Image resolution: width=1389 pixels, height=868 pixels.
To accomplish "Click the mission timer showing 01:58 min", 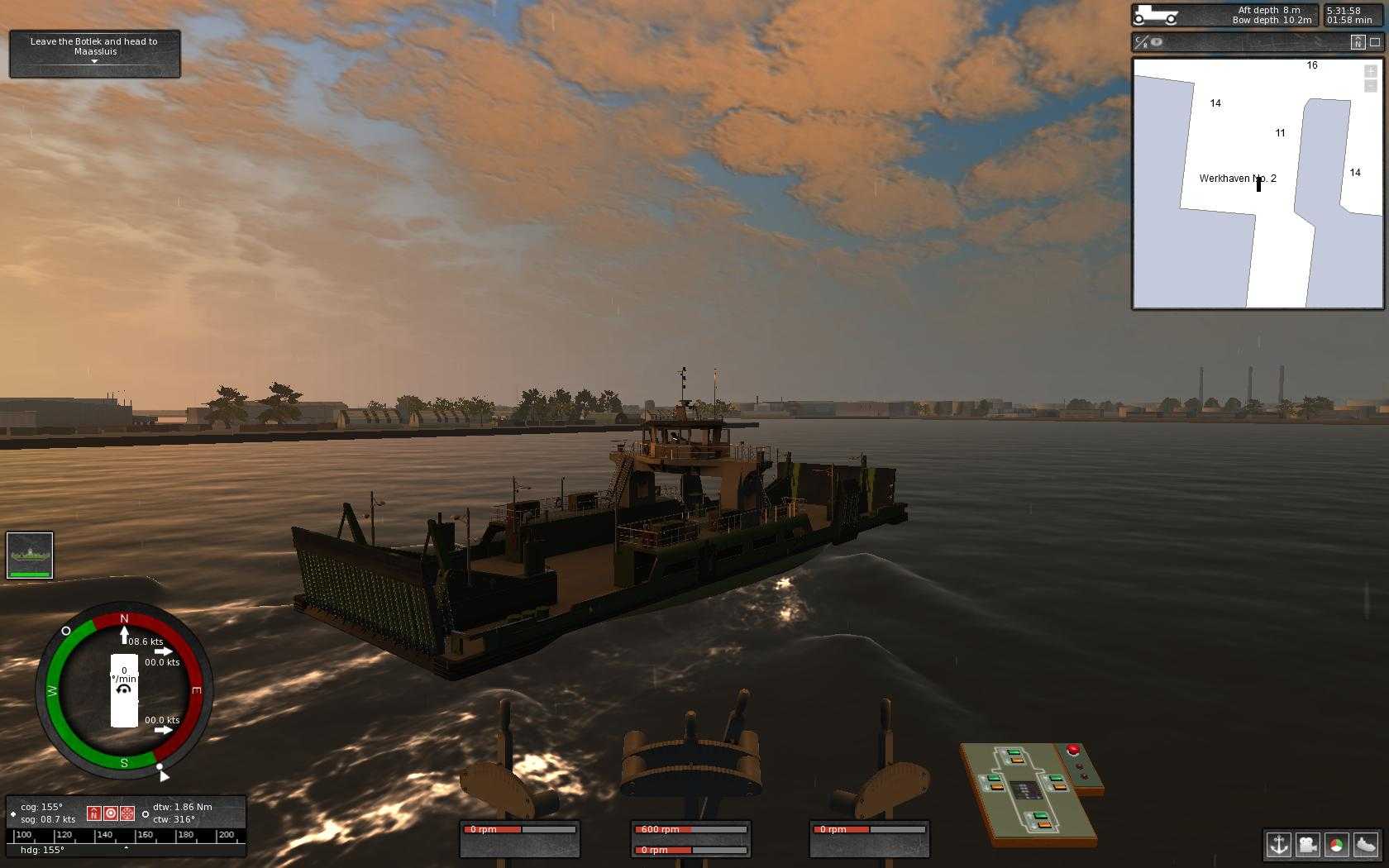I will 1351,19.
